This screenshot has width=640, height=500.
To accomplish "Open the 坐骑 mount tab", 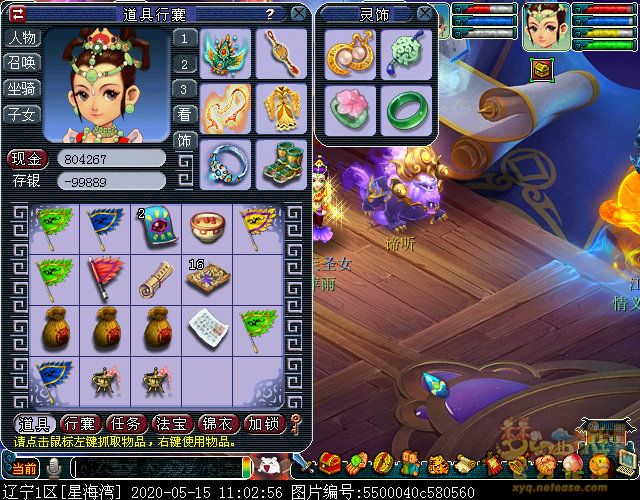I will pos(21,89).
